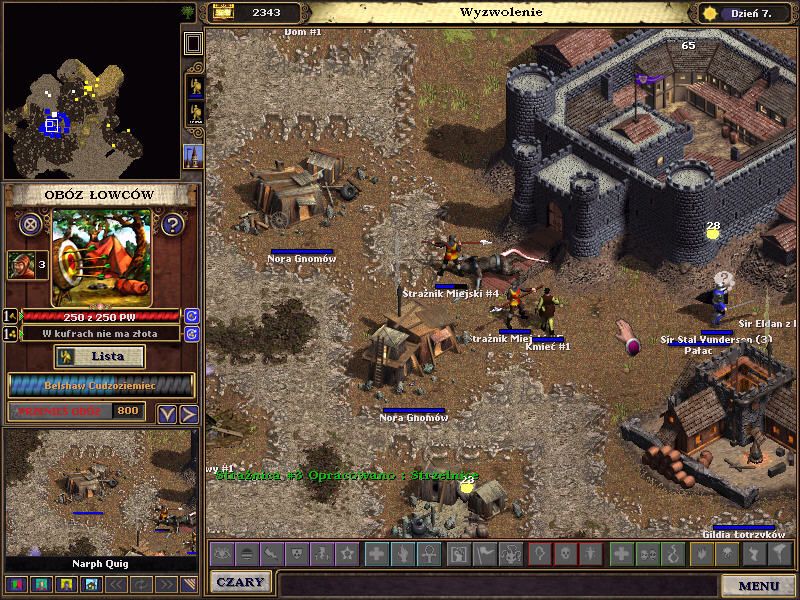The image size is (800, 600).
Task: Click the castle tower icon beside minimap
Action: tap(193, 155)
